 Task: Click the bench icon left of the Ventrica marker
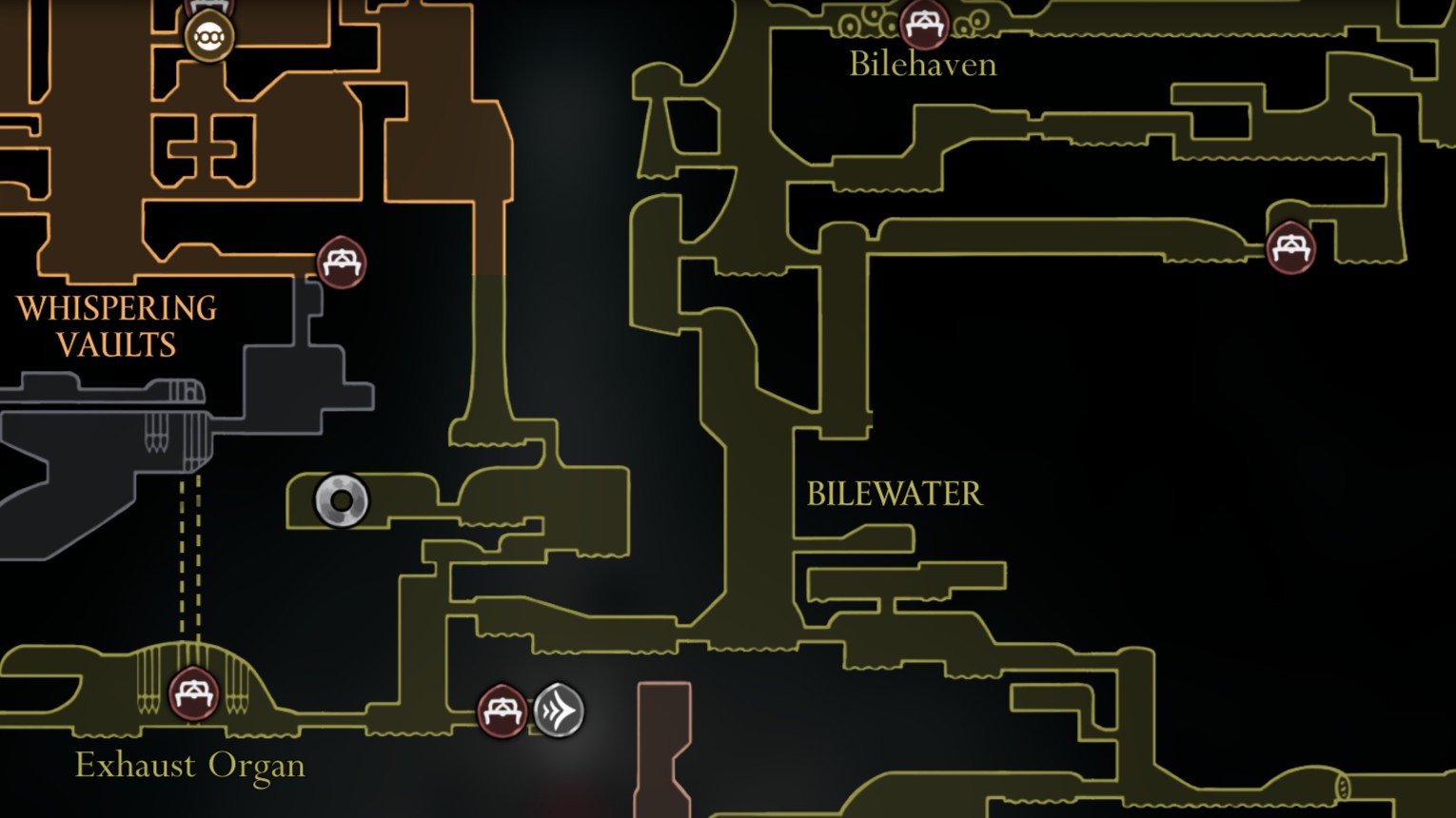502,711
